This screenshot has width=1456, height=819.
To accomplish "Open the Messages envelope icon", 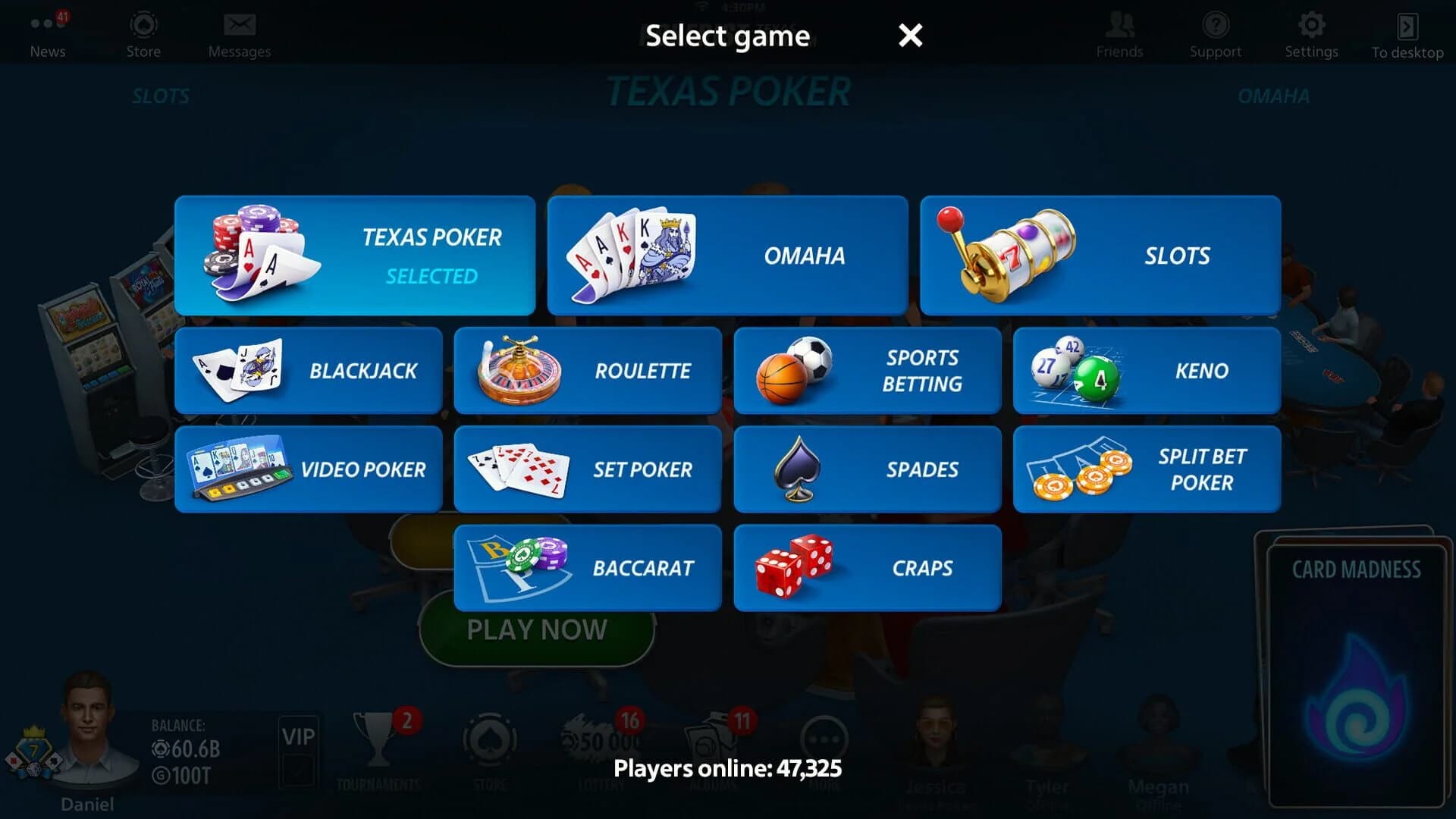I will [240, 25].
